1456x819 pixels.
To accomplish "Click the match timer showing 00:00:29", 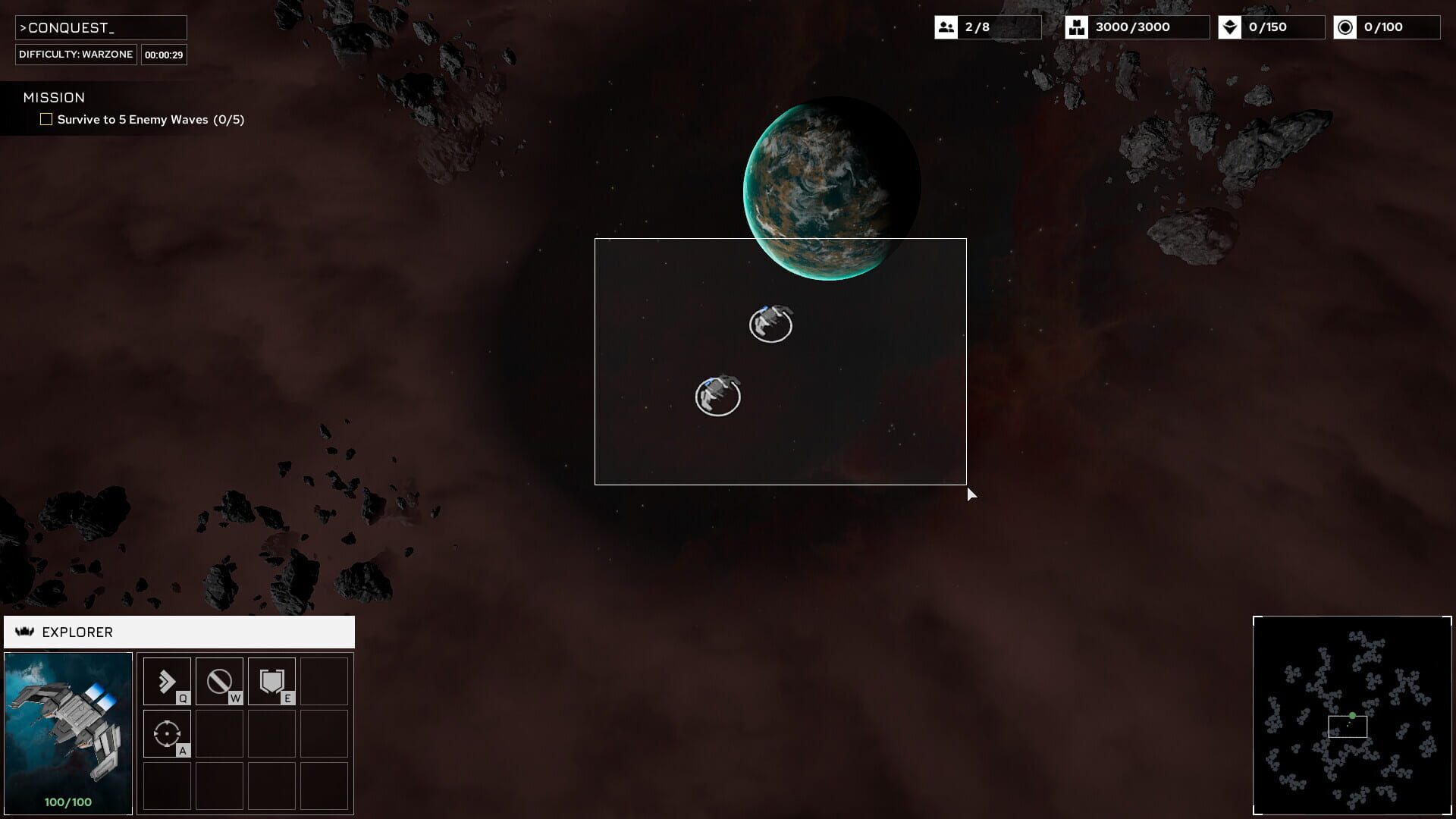I will [164, 54].
